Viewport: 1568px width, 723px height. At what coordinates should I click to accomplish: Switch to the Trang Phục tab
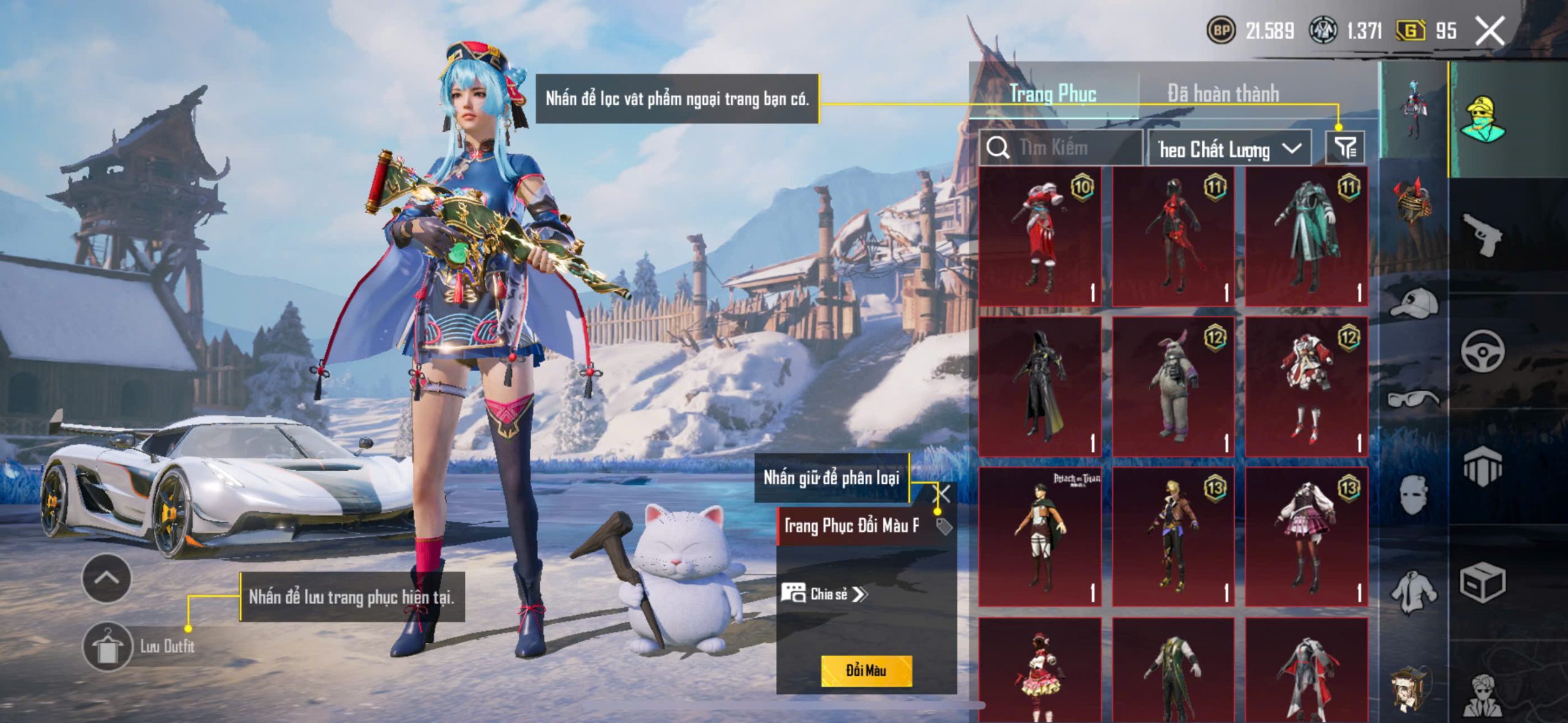[1052, 94]
